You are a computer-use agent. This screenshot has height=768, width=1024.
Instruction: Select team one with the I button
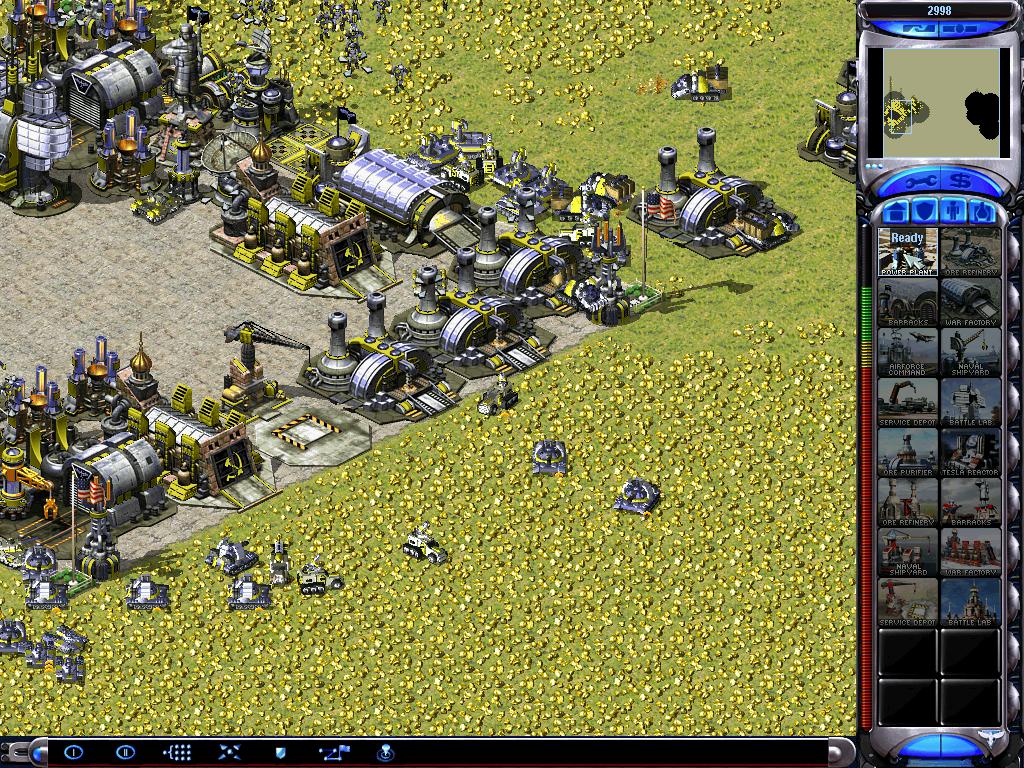[73, 752]
